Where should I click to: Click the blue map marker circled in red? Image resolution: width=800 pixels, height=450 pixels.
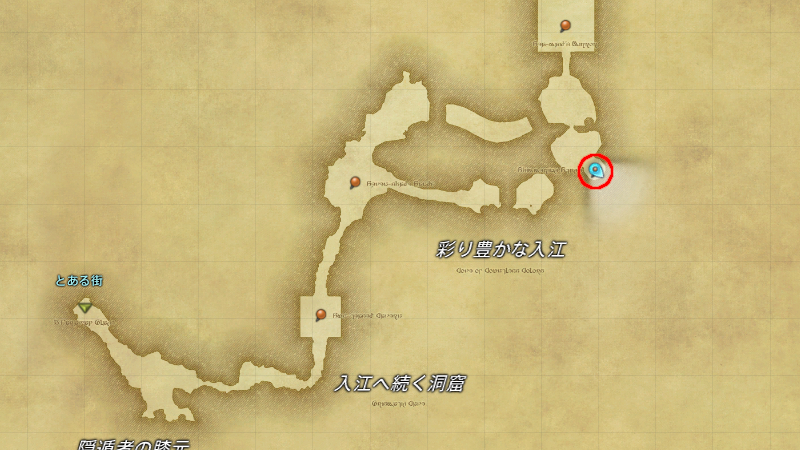click(597, 171)
